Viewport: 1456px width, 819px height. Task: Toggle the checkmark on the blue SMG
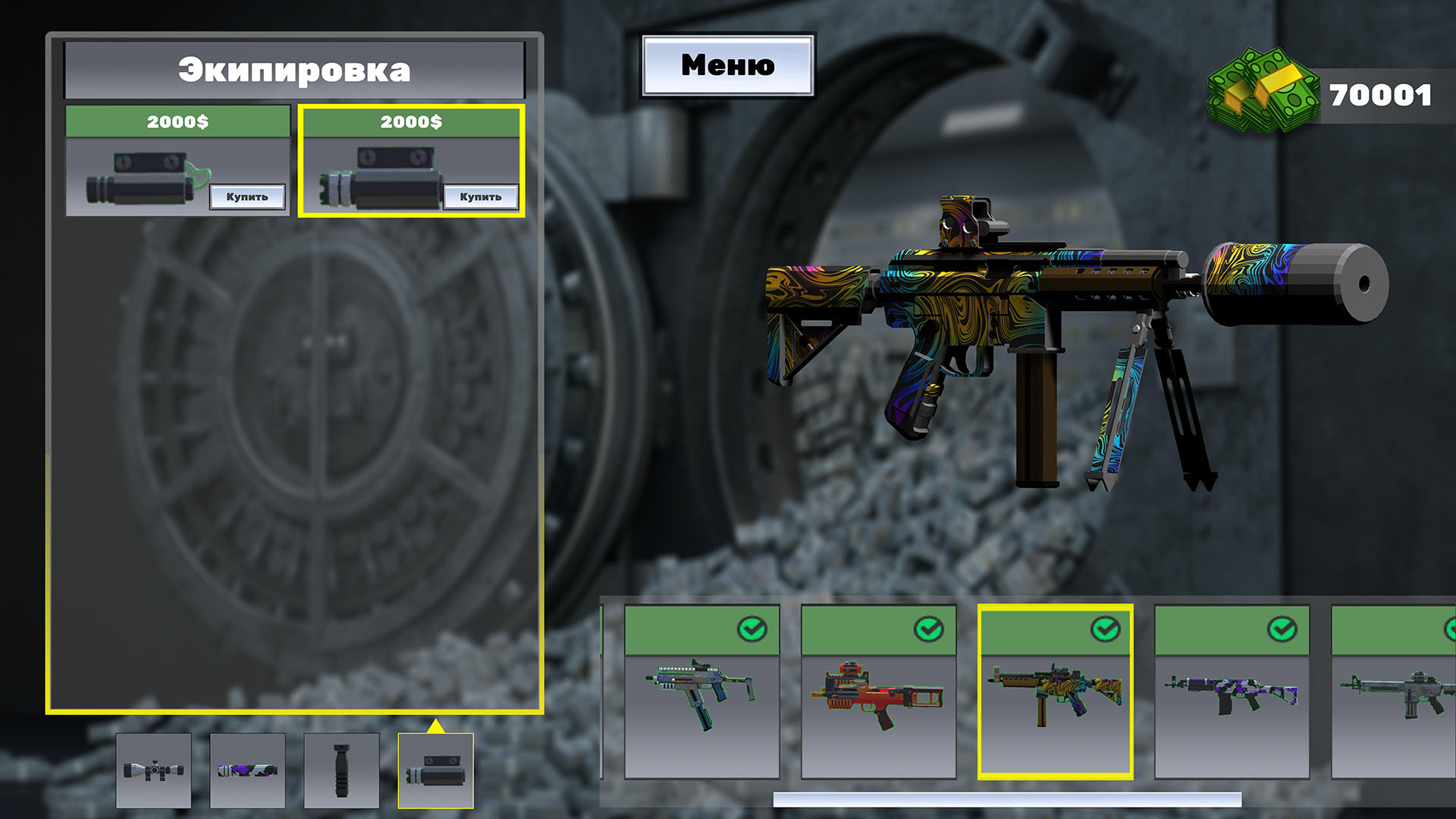click(x=751, y=629)
